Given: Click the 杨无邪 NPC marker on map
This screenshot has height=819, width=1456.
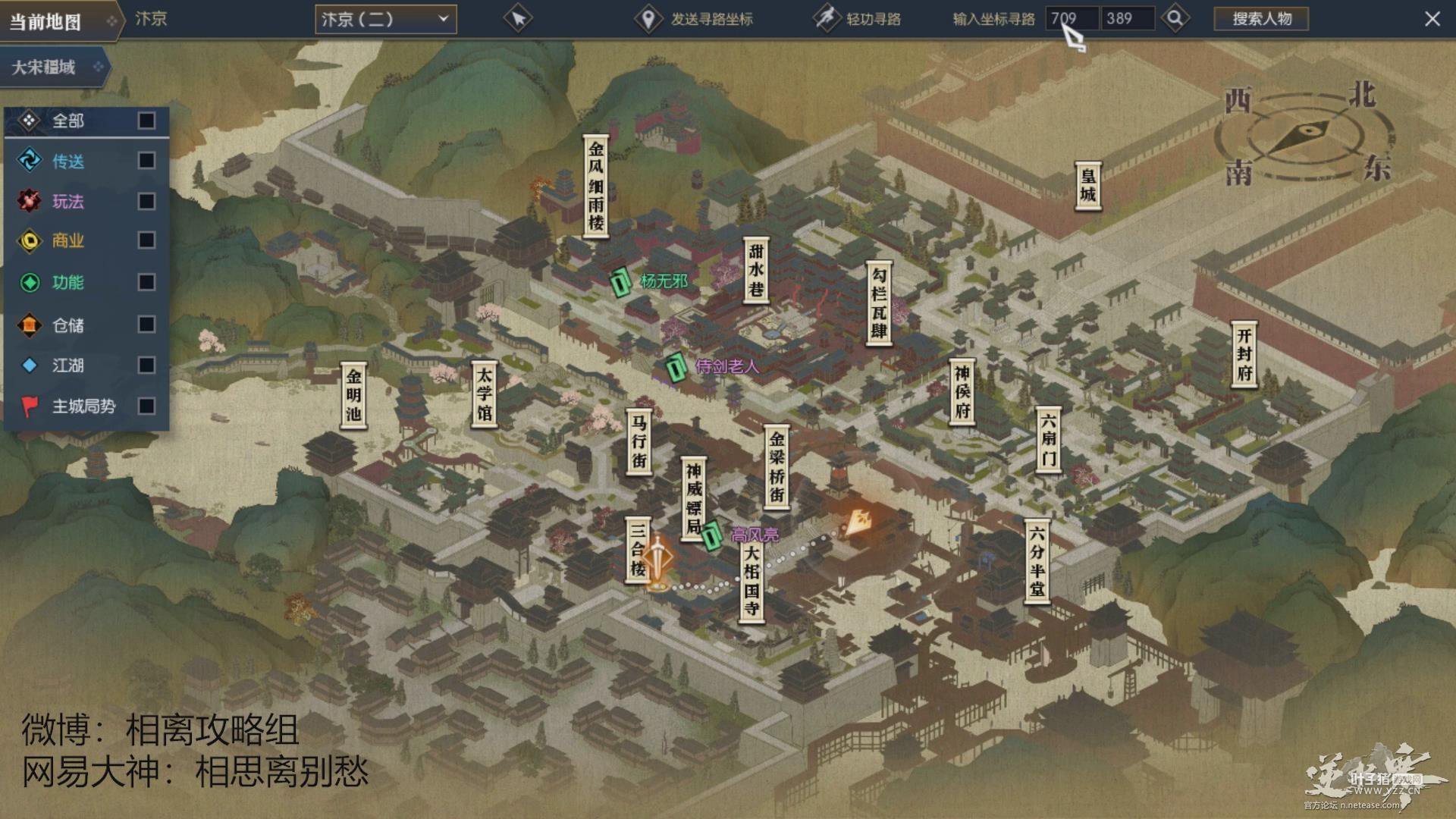Looking at the screenshot, I should click(x=621, y=284).
